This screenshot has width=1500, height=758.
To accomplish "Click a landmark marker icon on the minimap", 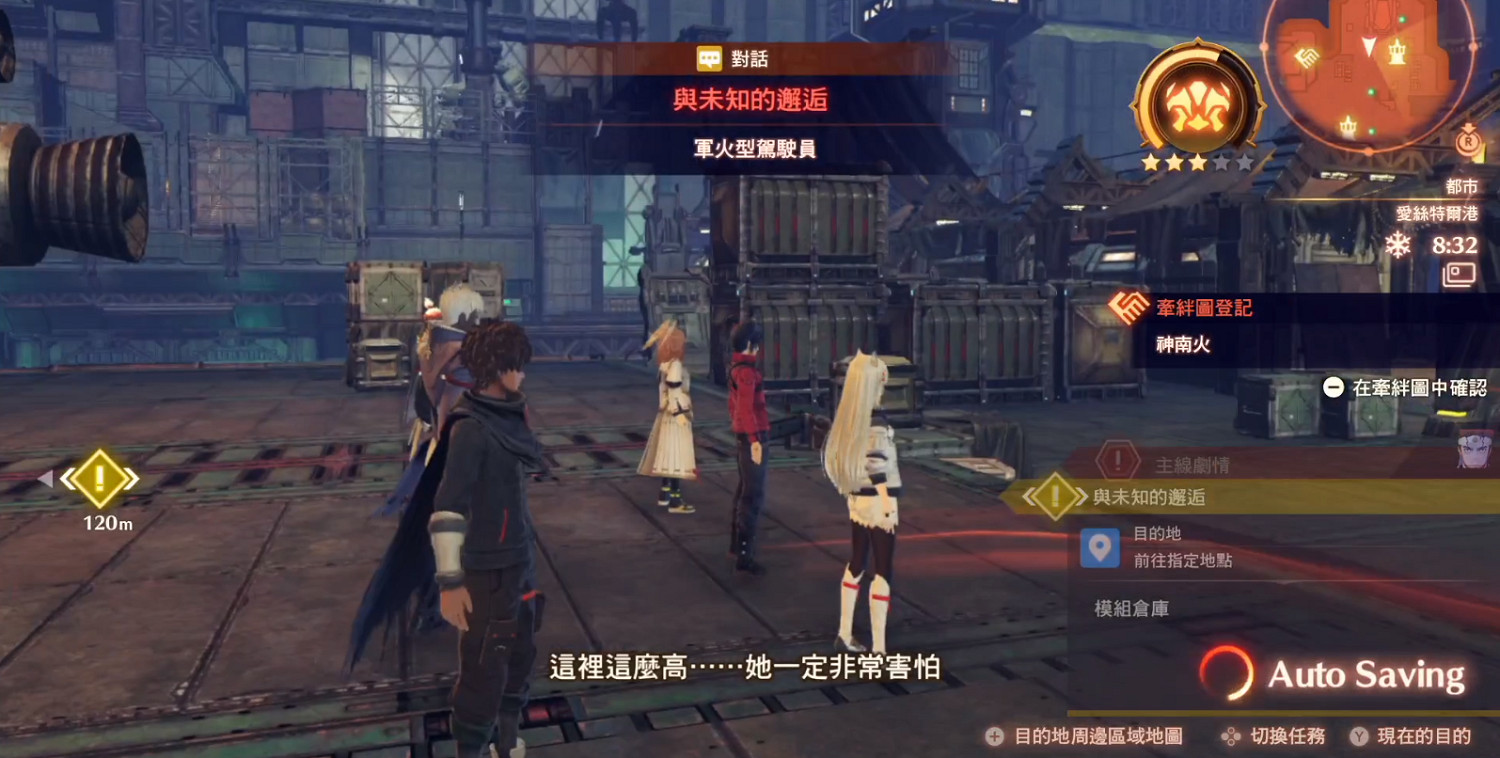I will pos(1396,52).
